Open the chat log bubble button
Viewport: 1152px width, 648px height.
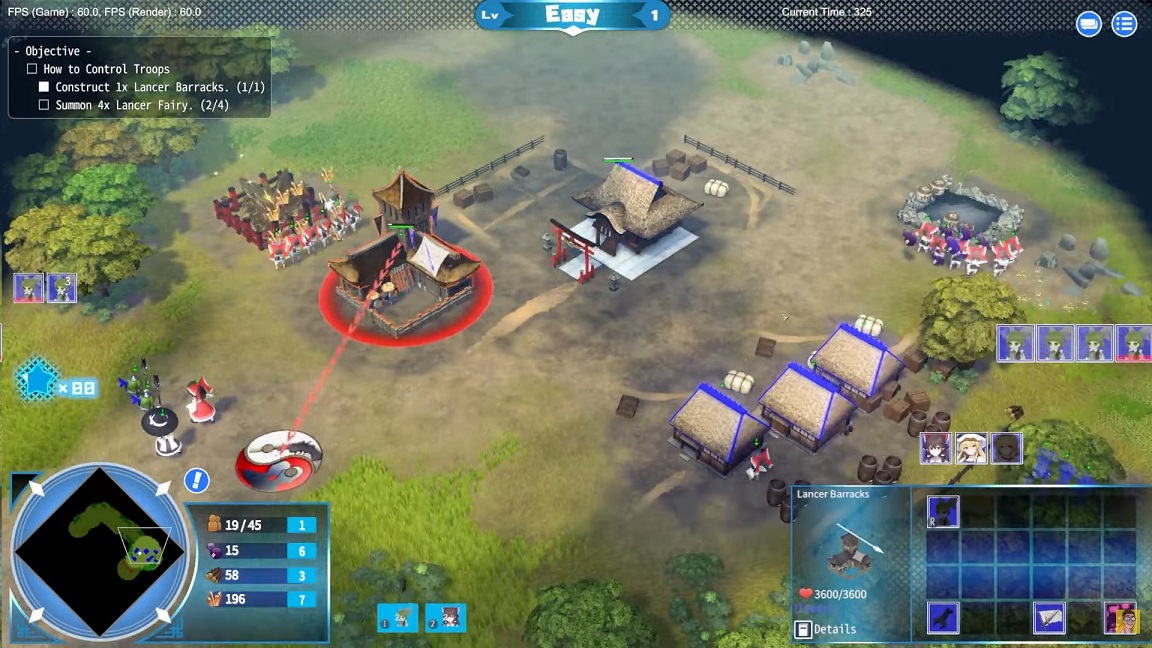[x=1088, y=24]
